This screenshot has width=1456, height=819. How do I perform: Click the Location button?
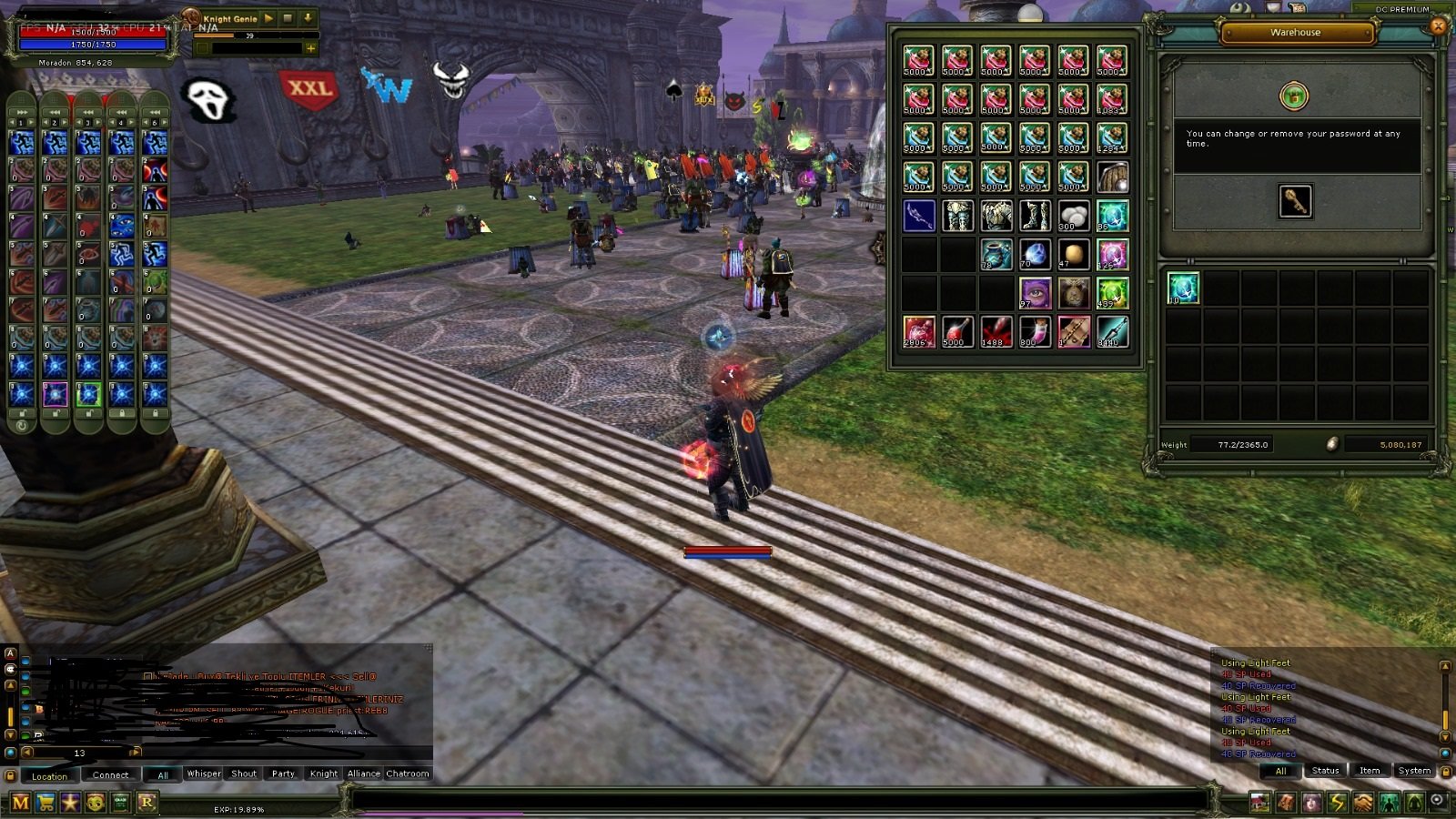49,775
